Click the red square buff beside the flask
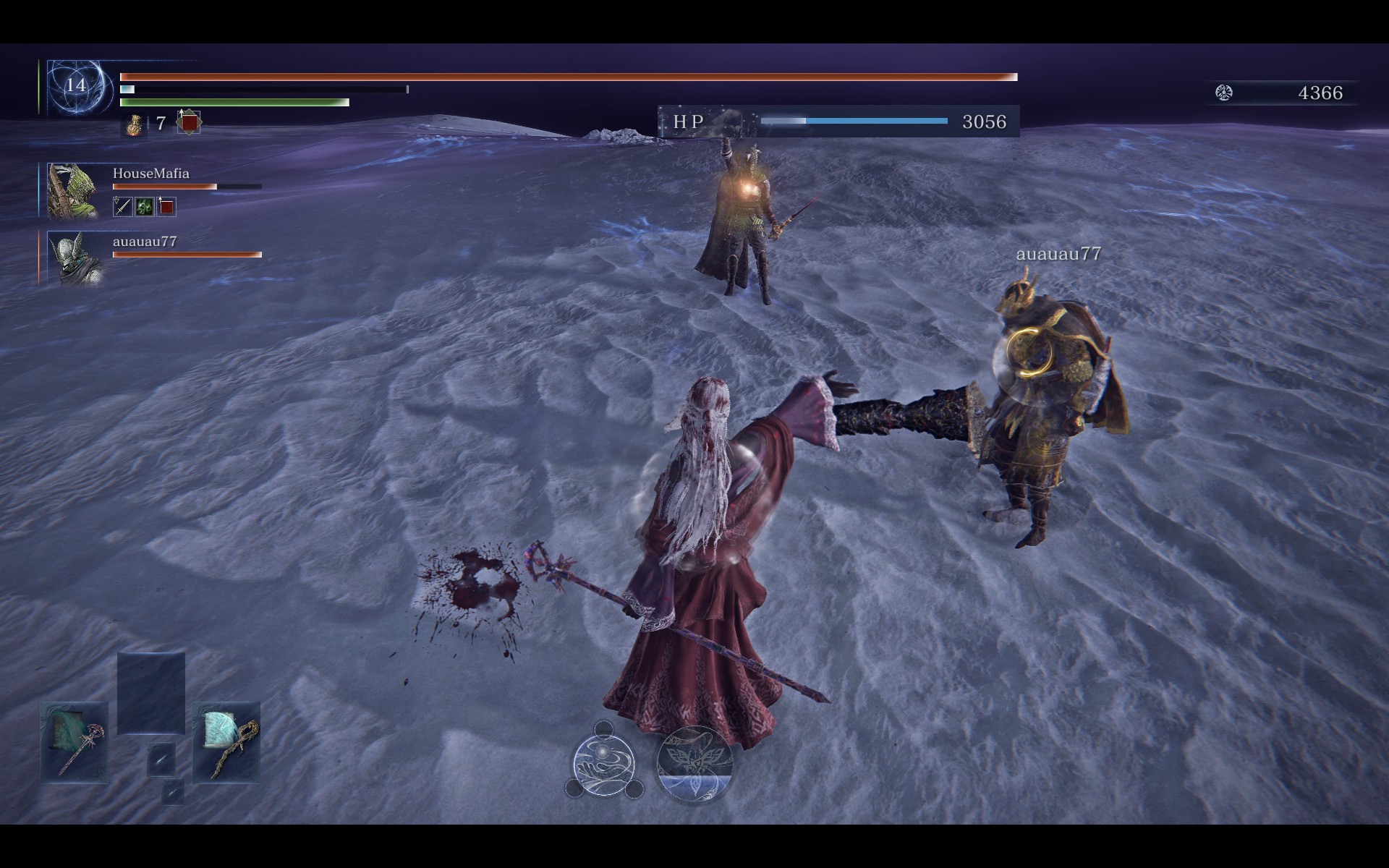The width and height of the screenshot is (1389, 868). click(189, 123)
